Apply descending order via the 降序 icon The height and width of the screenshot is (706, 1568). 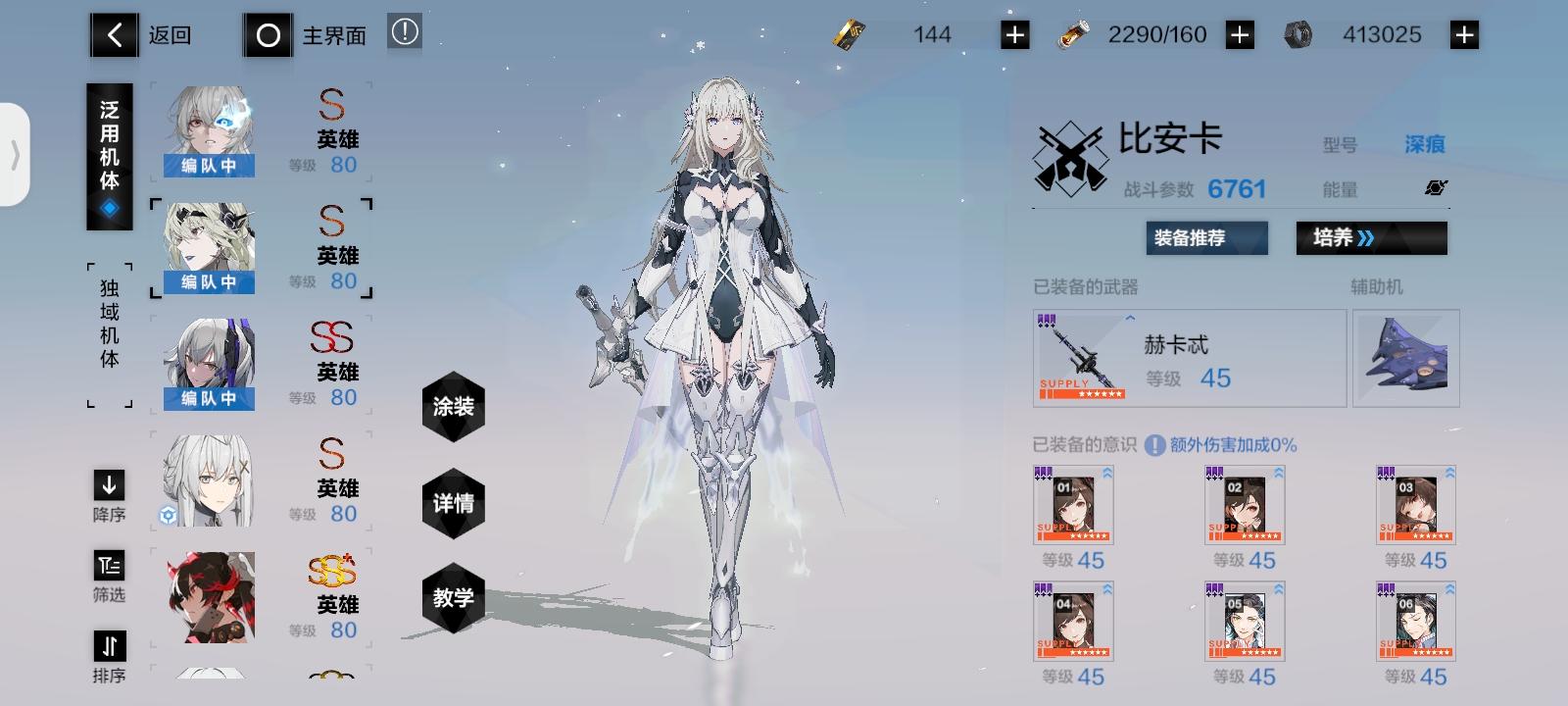[109, 484]
